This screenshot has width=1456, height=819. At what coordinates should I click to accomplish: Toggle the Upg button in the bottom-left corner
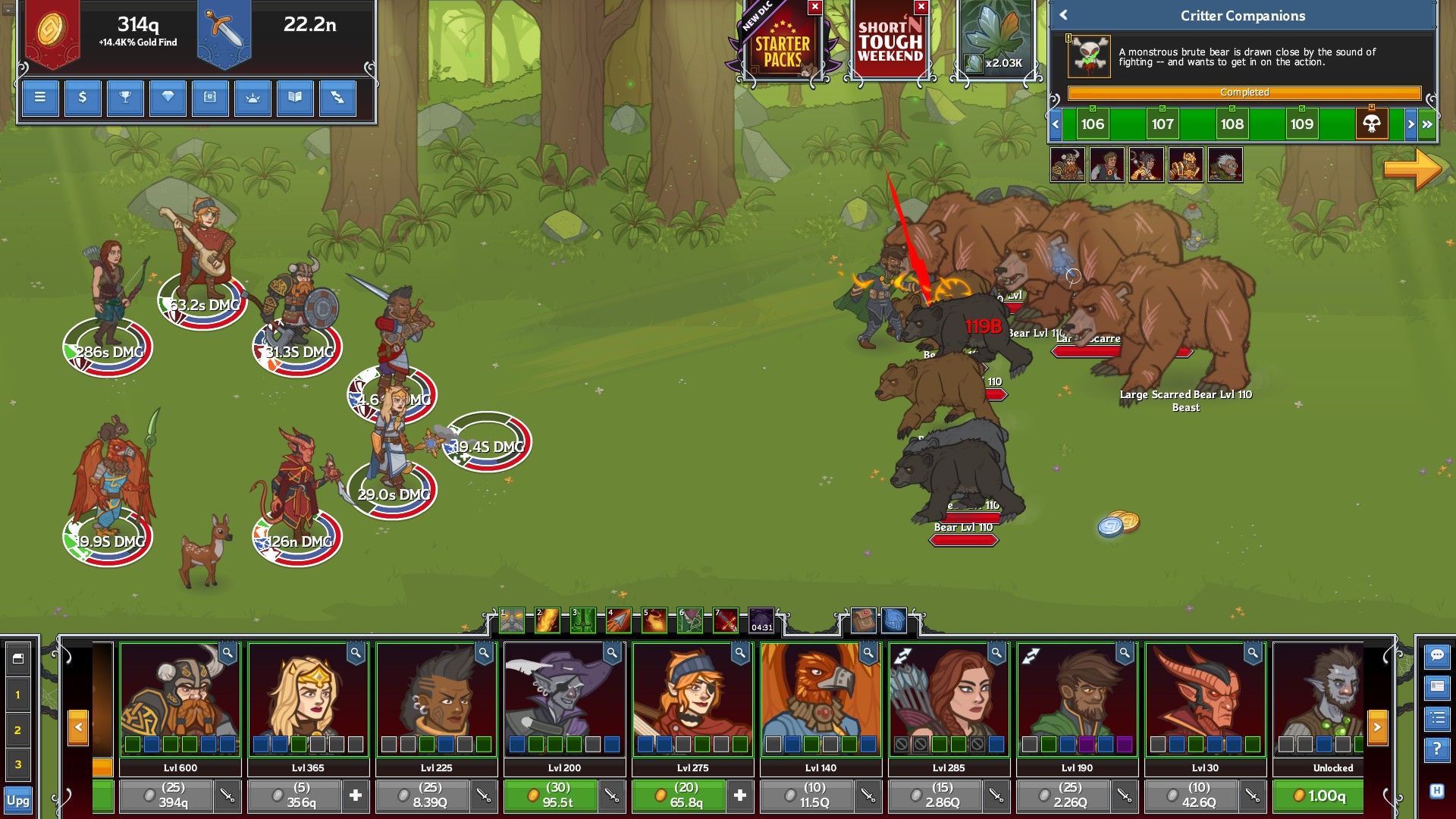(19, 798)
